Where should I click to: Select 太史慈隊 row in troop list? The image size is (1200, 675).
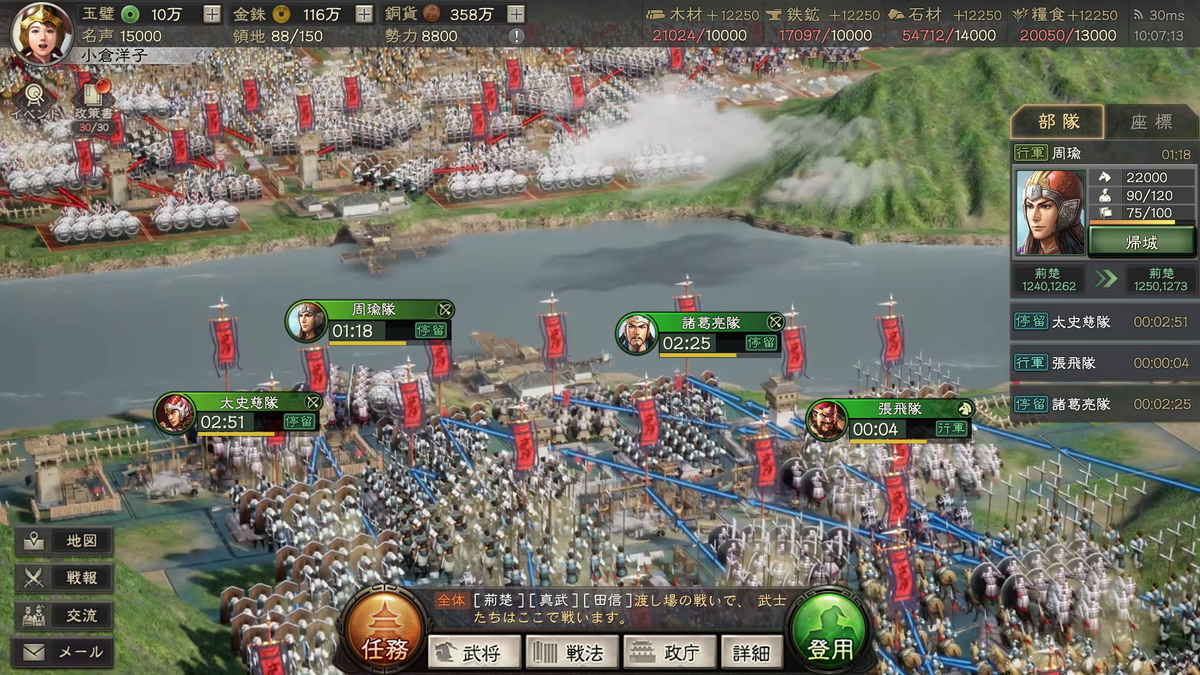point(1102,322)
